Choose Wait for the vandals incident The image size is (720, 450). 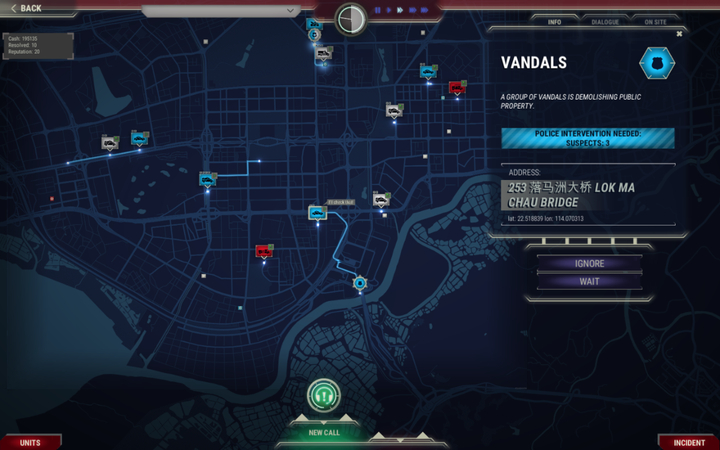pyautogui.click(x=589, y=281)
